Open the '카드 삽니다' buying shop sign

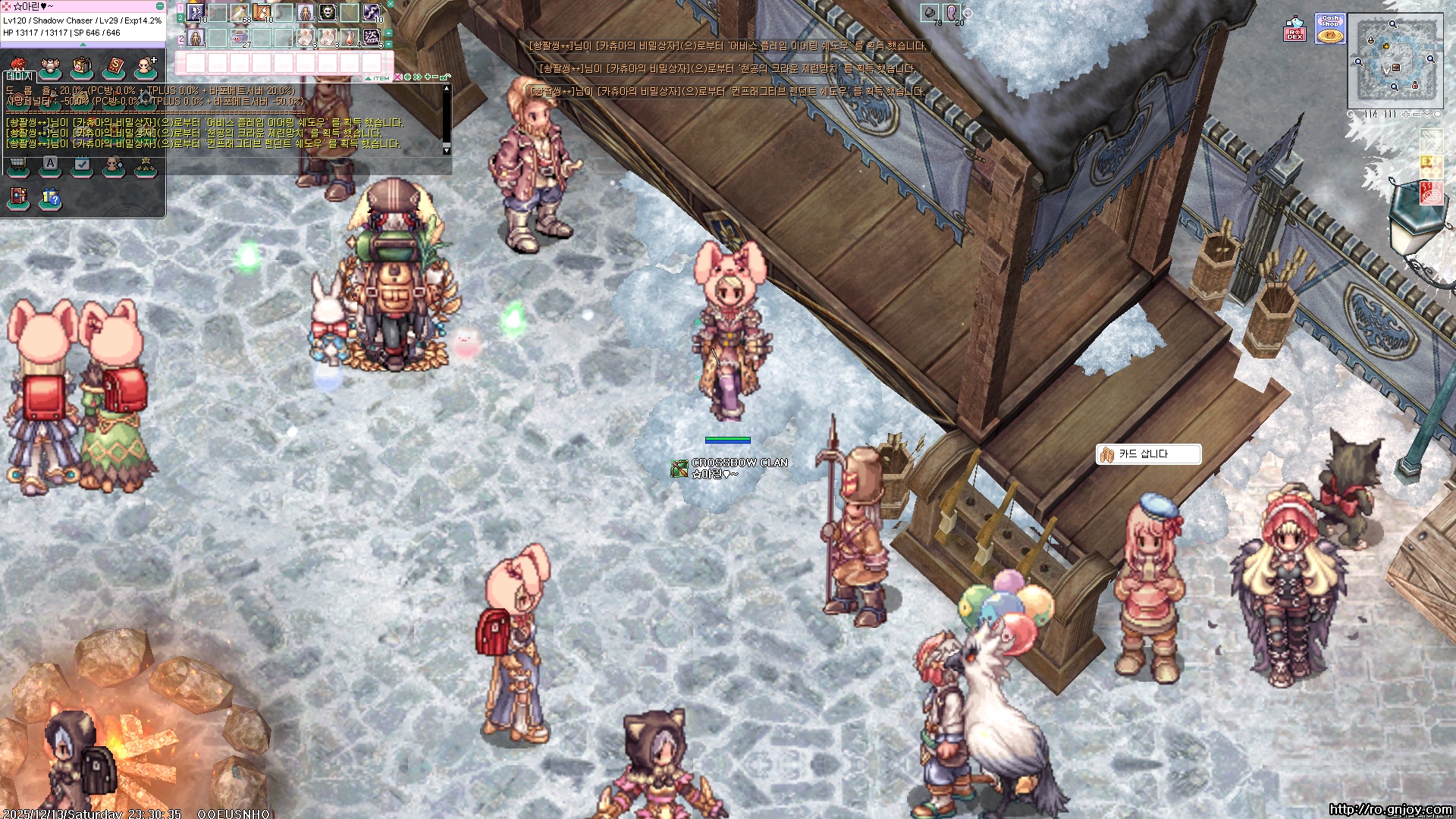(x=1147, y=454)
